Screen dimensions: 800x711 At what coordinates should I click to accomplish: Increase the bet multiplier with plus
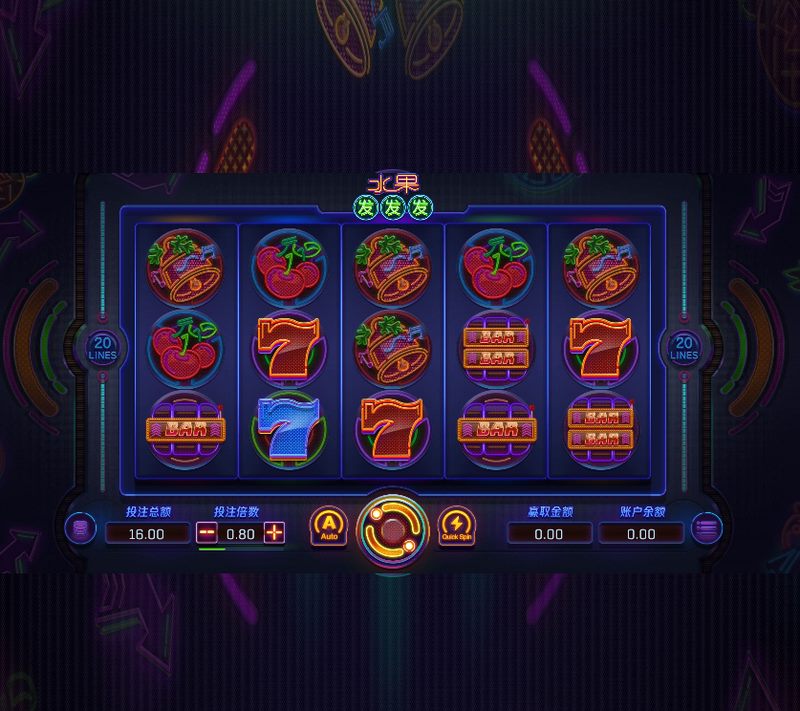pos(274,533)
